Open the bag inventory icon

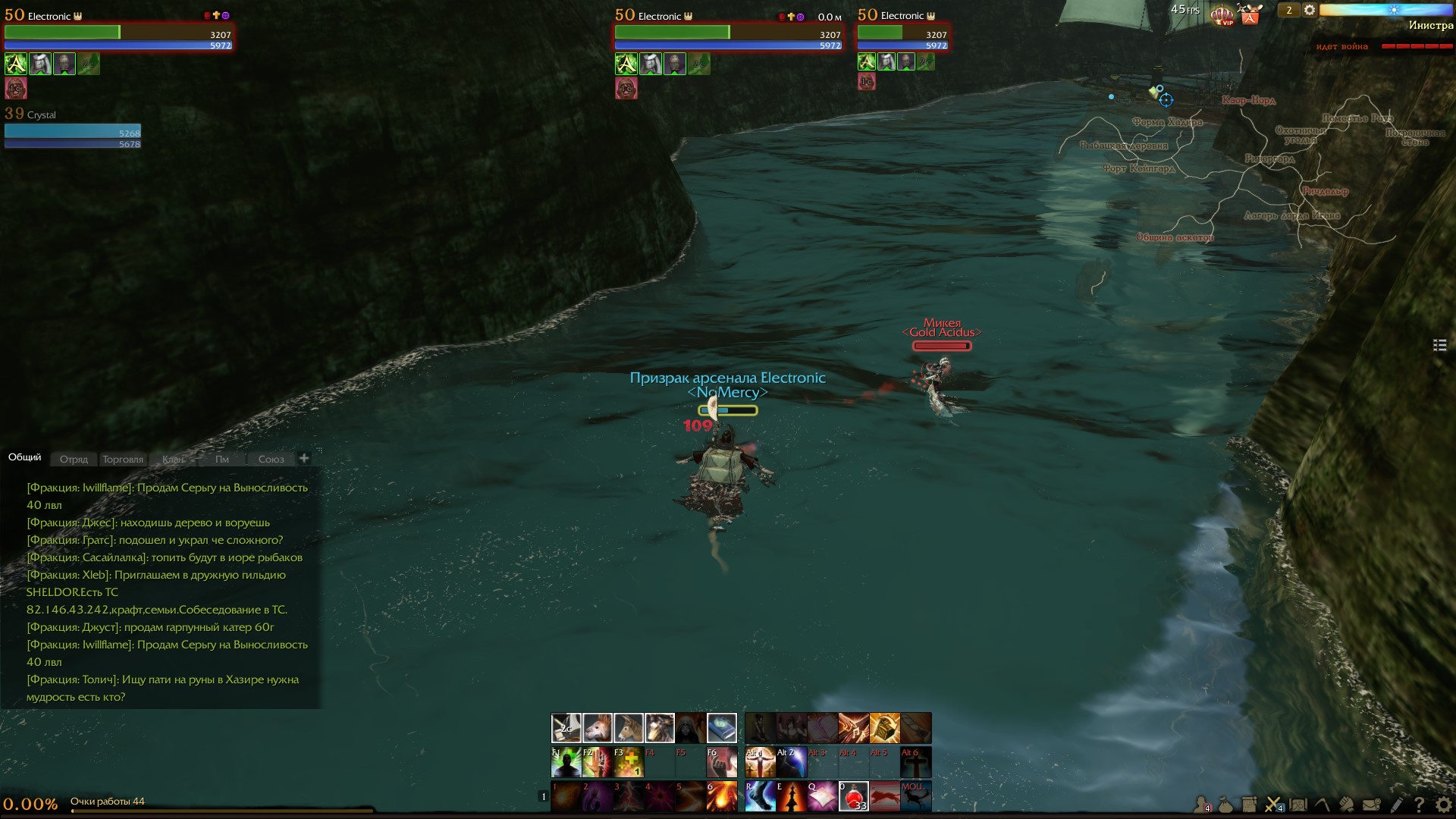click(1225, 805)
